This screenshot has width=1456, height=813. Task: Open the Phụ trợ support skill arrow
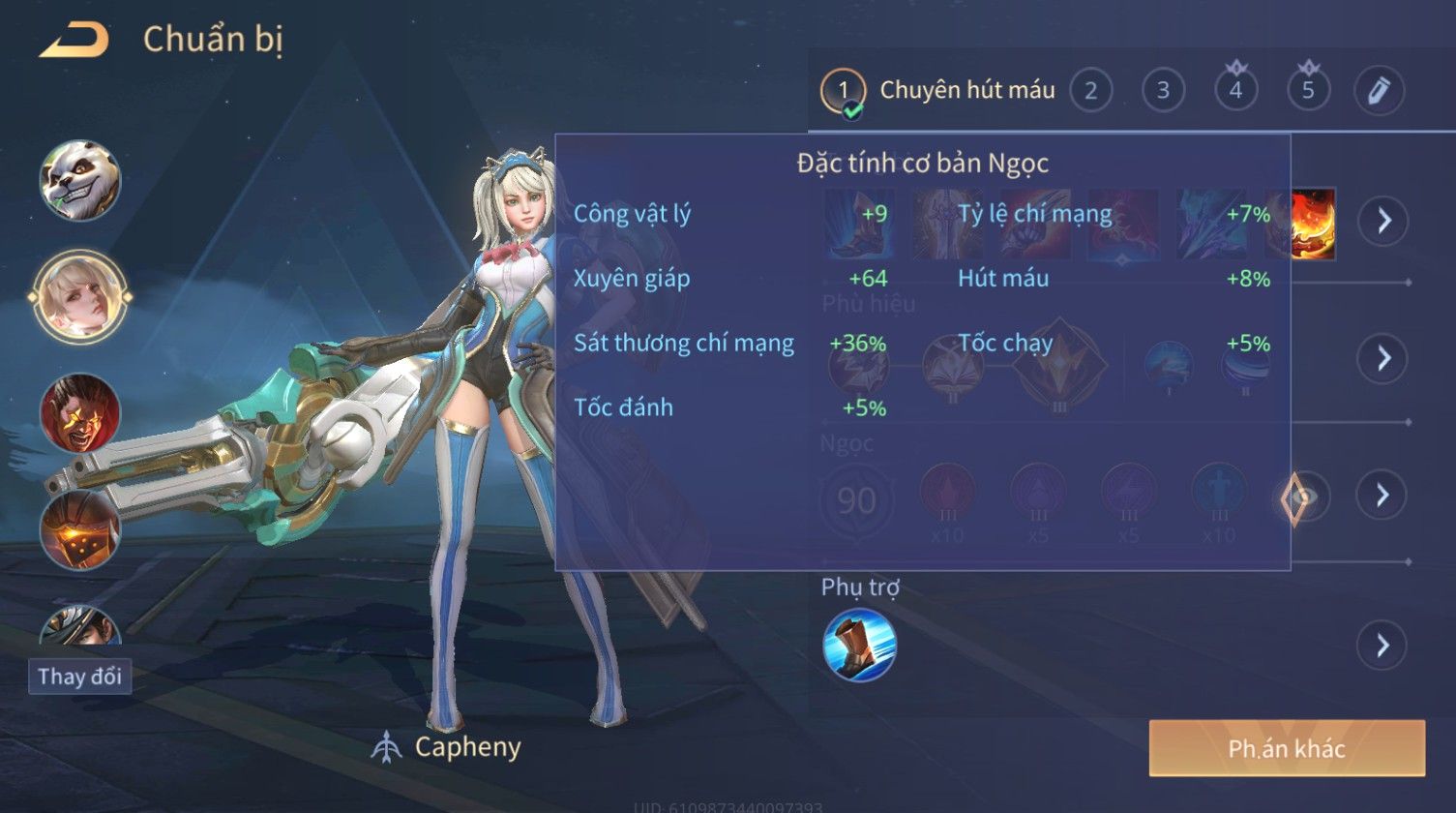click(1382, 645)
